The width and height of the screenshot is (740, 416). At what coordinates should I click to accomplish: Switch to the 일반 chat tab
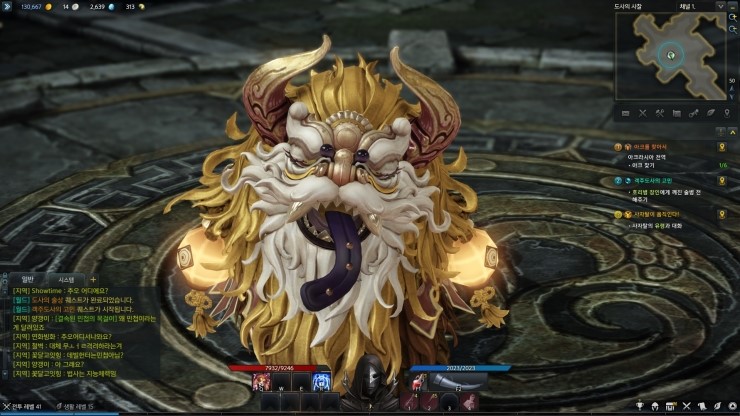tap(28, 279)
